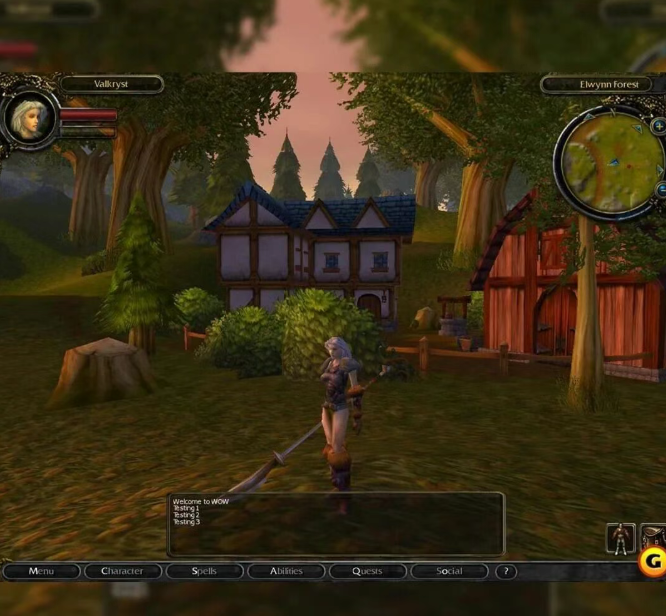The width and height of the screenshot is (666, 616).
Task: Open the Abilities list
Action: click(286, 571)
